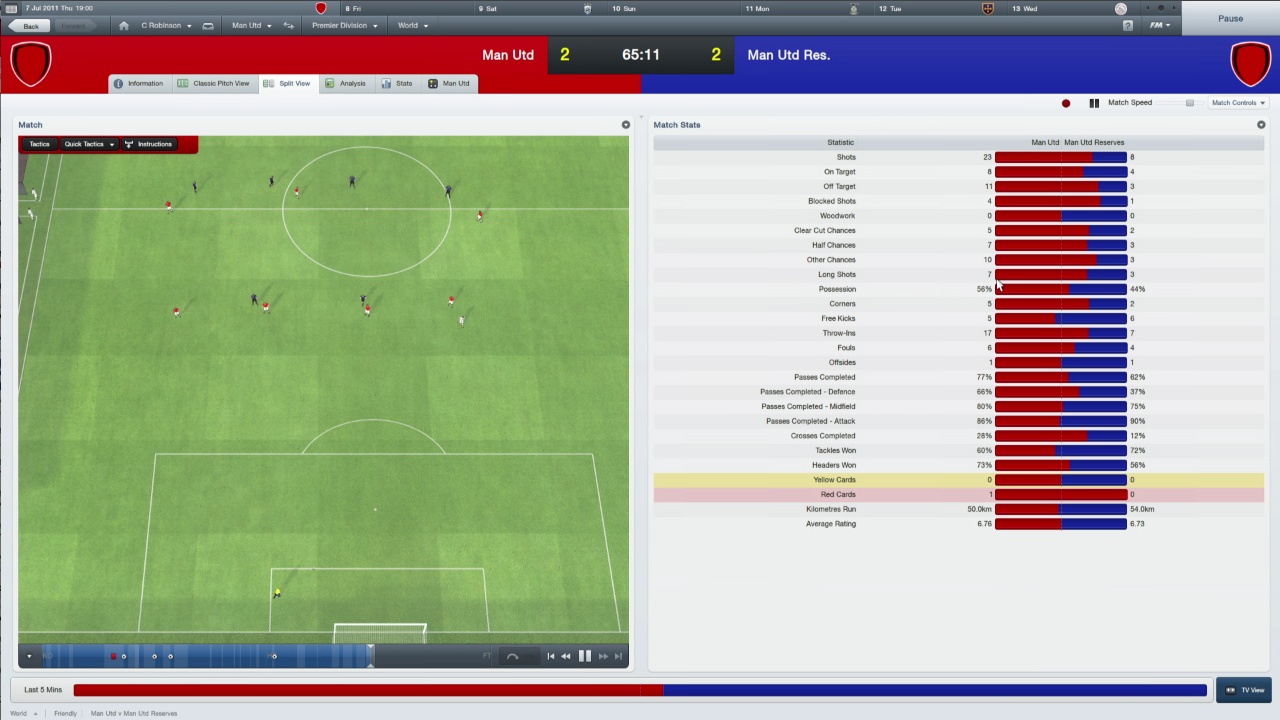Expand the Quick Tactics dropdown arrow

click(111, 144)
